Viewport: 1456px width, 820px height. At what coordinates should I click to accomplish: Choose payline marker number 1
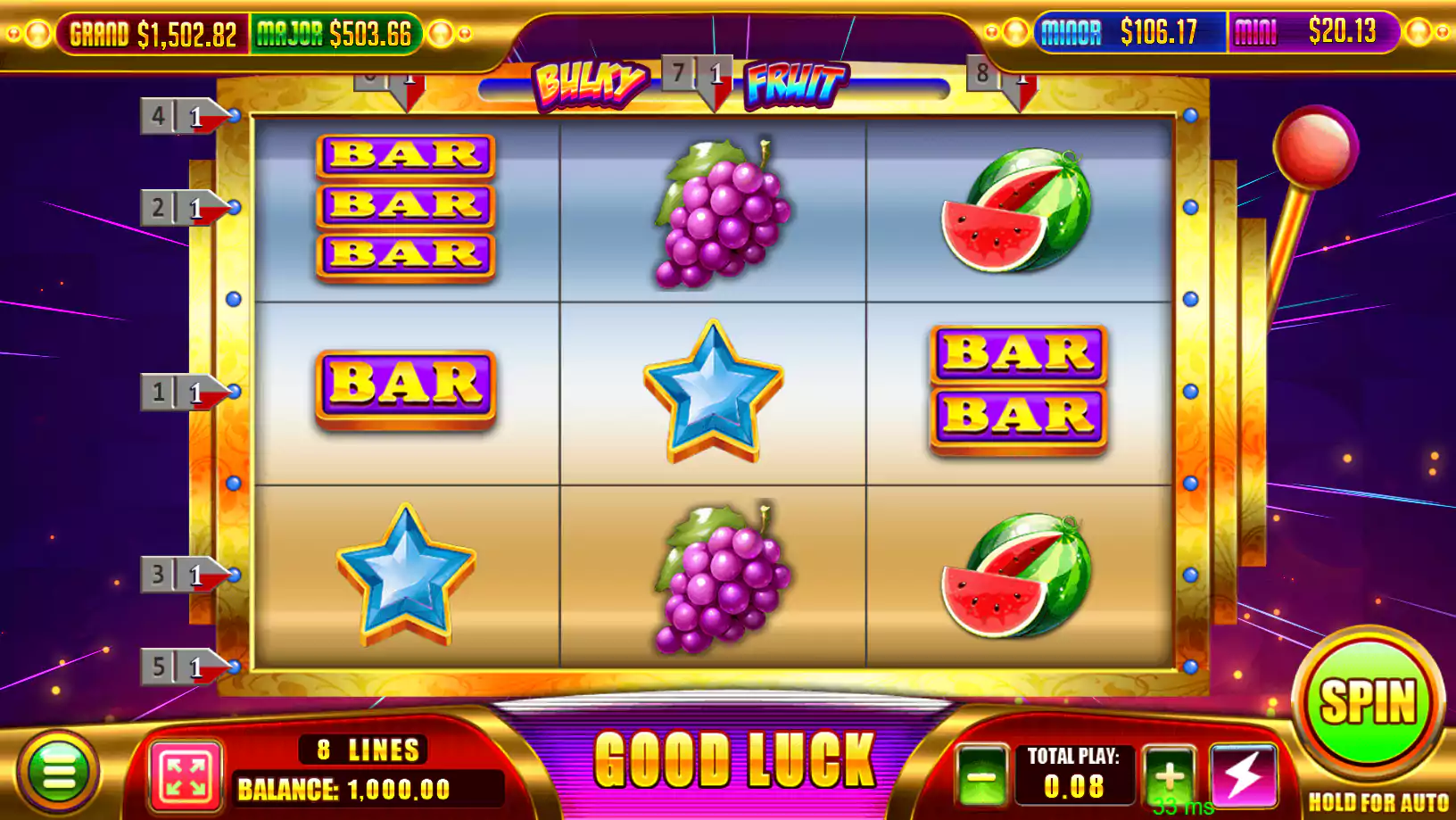(178, 392)
